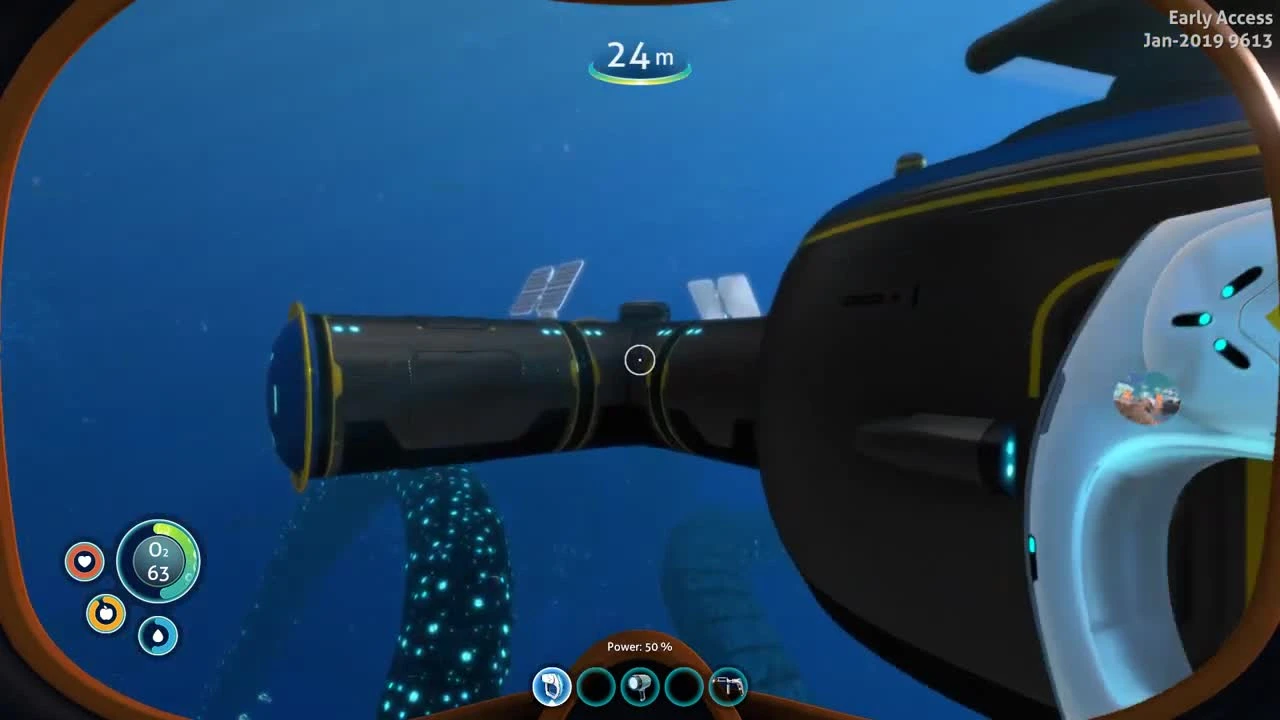Click the number 63 oxygen value
Viewport: 1280px width, 720px height.
(158, 573)
